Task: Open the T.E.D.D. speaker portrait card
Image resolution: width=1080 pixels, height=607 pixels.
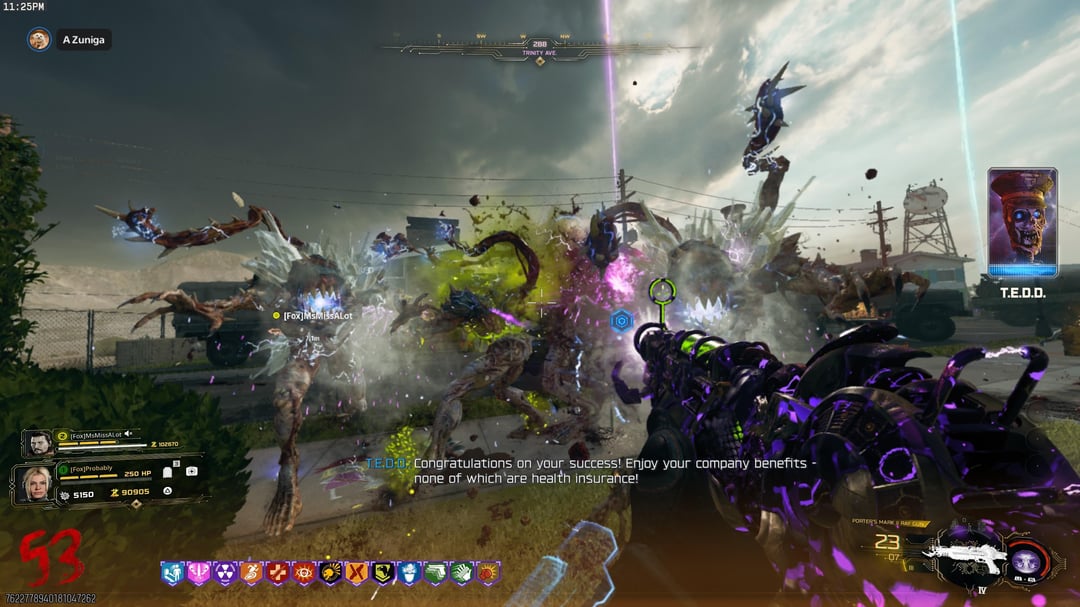Action: coord(1022,222)
